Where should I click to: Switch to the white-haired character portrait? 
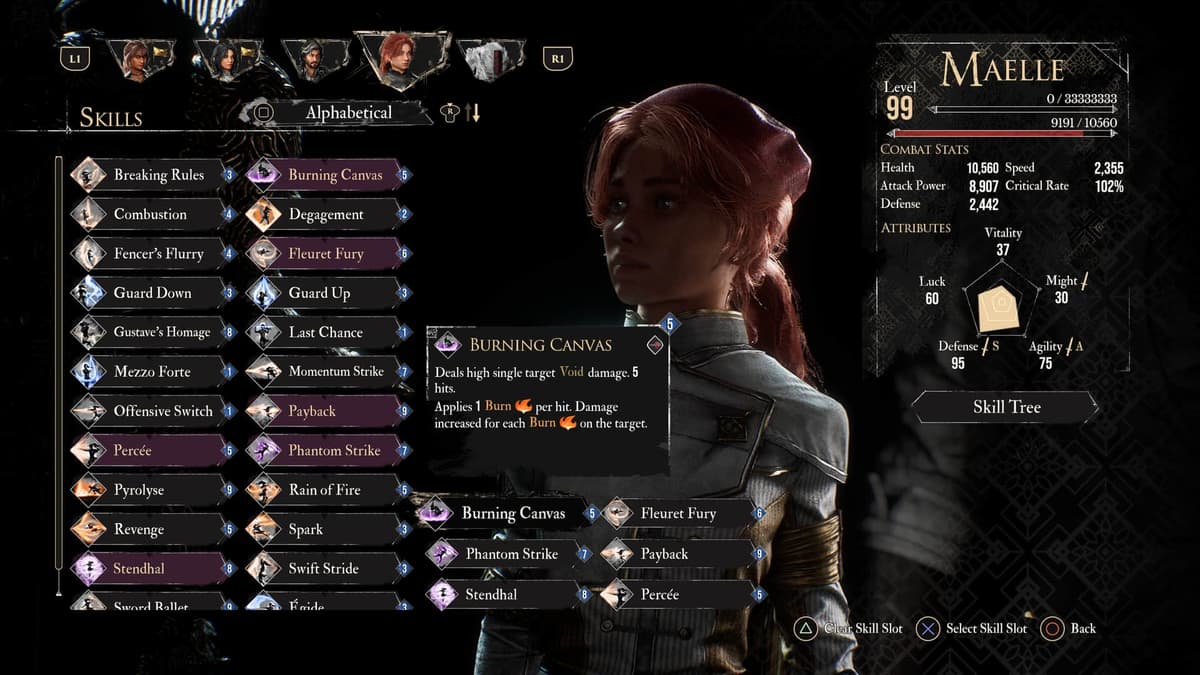(489, 60)
